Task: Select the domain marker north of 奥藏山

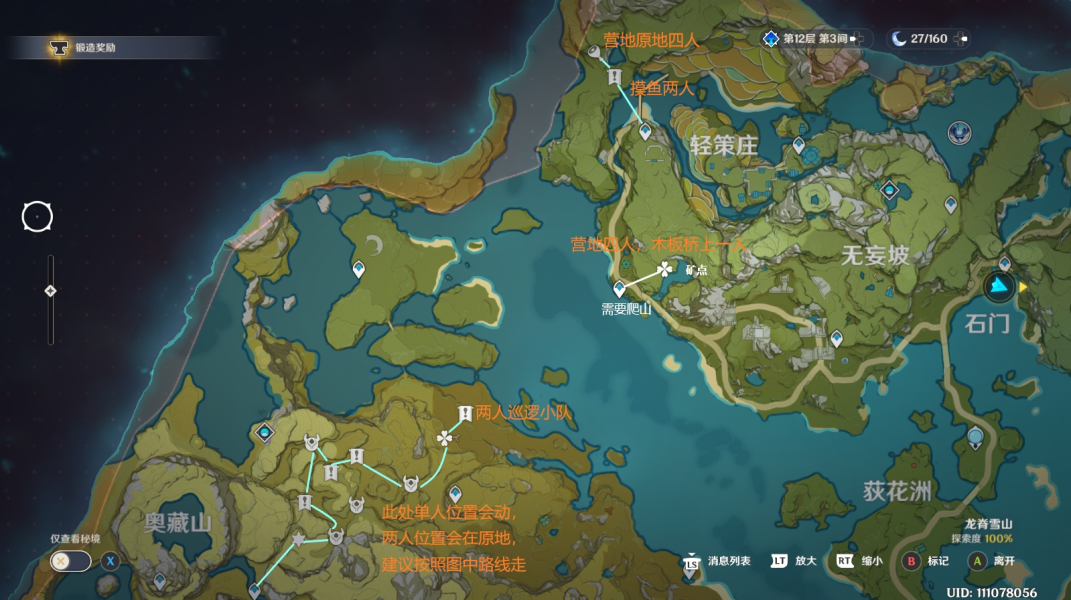Action: (x=264, y=432)
